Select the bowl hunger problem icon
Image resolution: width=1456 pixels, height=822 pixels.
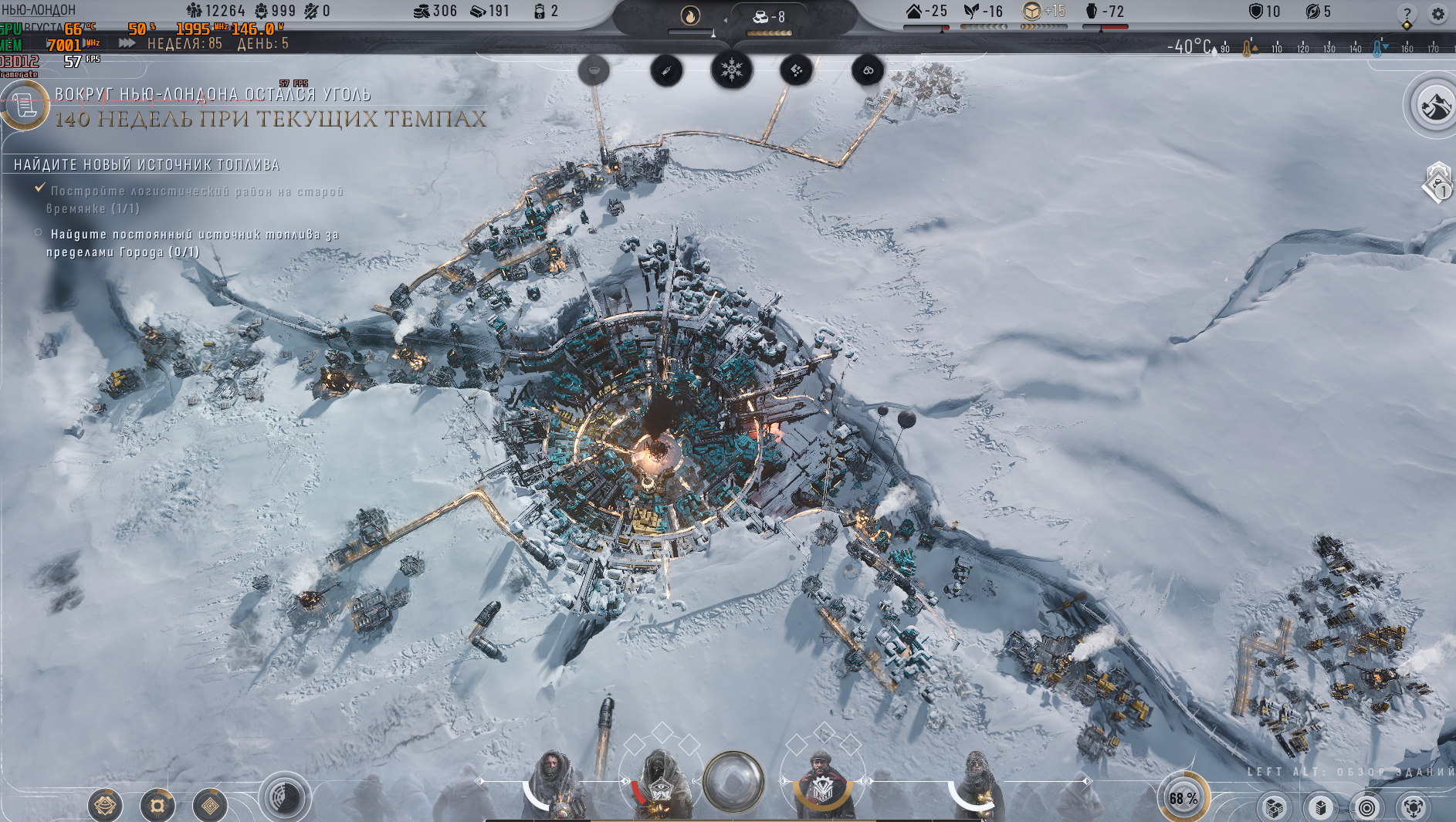(594, 71)
